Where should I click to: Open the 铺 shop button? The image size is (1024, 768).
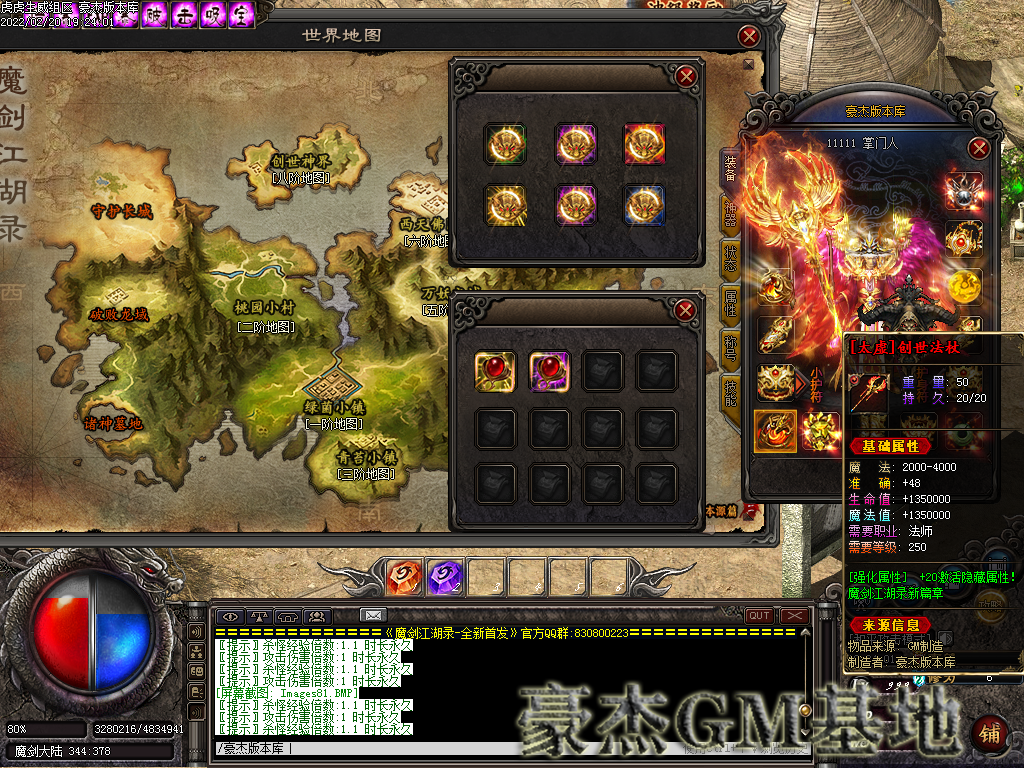coord(989,733)
